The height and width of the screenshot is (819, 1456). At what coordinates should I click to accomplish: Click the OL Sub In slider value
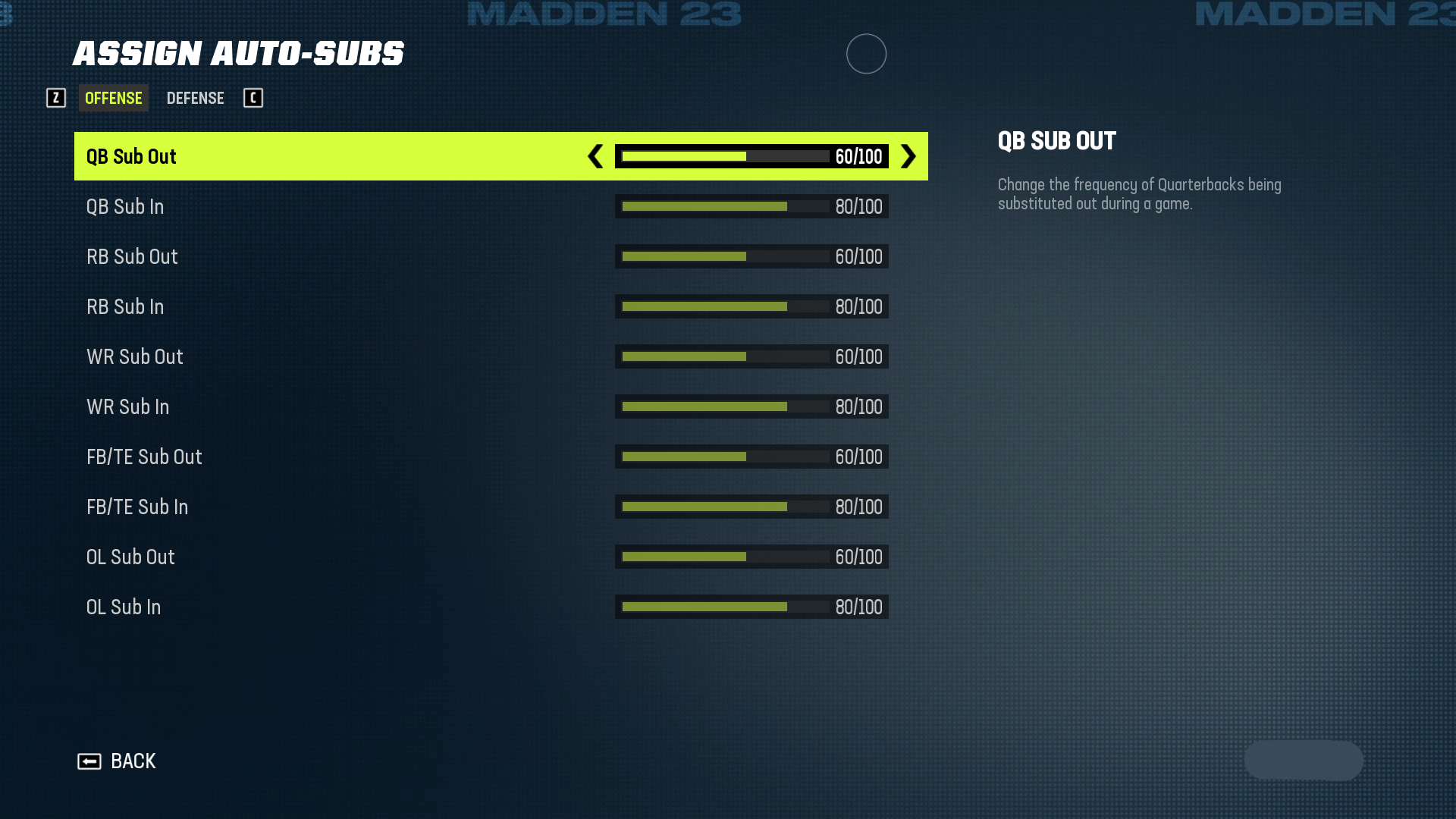tap(858, 607)
